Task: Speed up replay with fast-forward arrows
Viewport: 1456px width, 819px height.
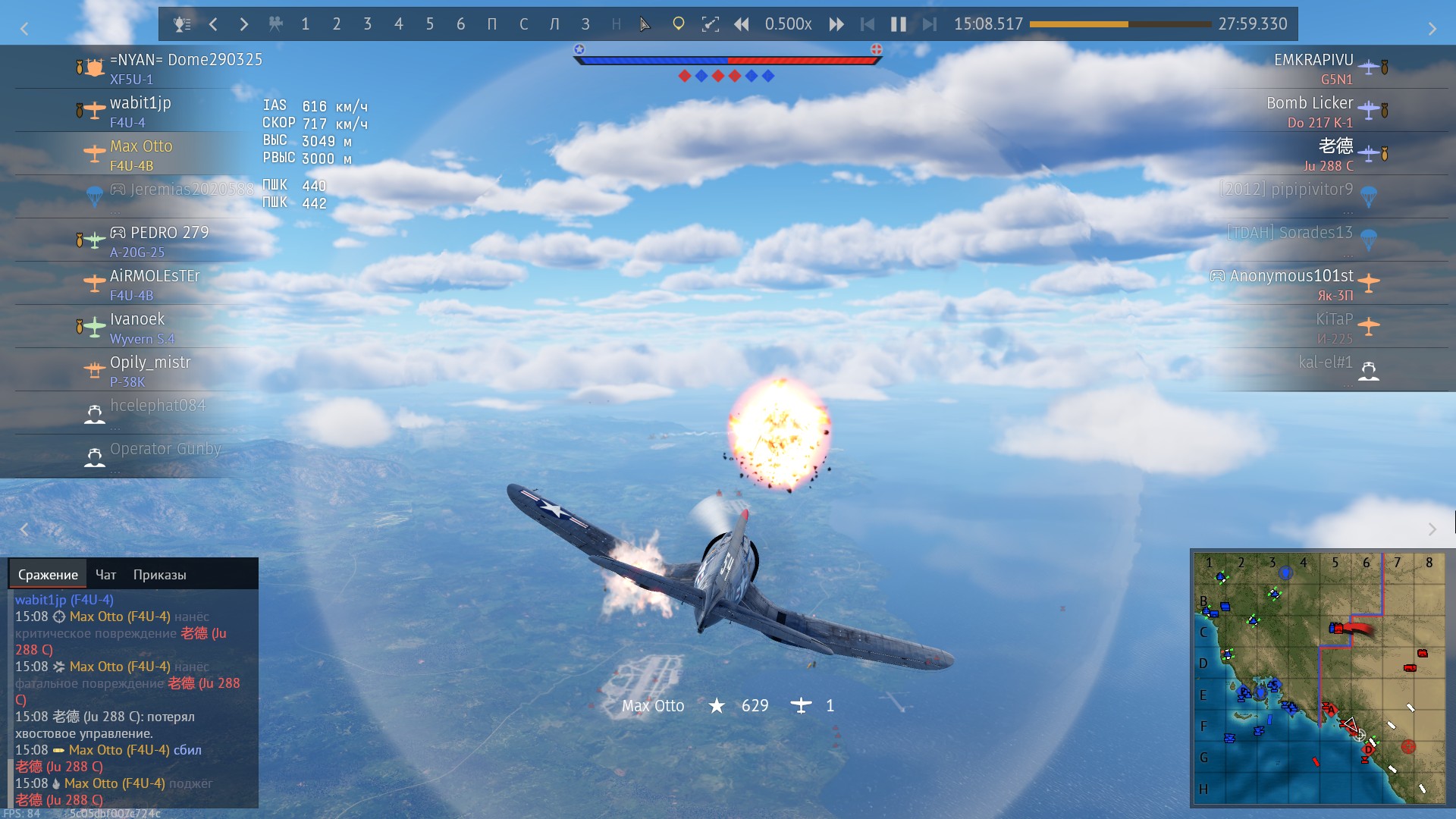Action: click(x=836, y=24)
